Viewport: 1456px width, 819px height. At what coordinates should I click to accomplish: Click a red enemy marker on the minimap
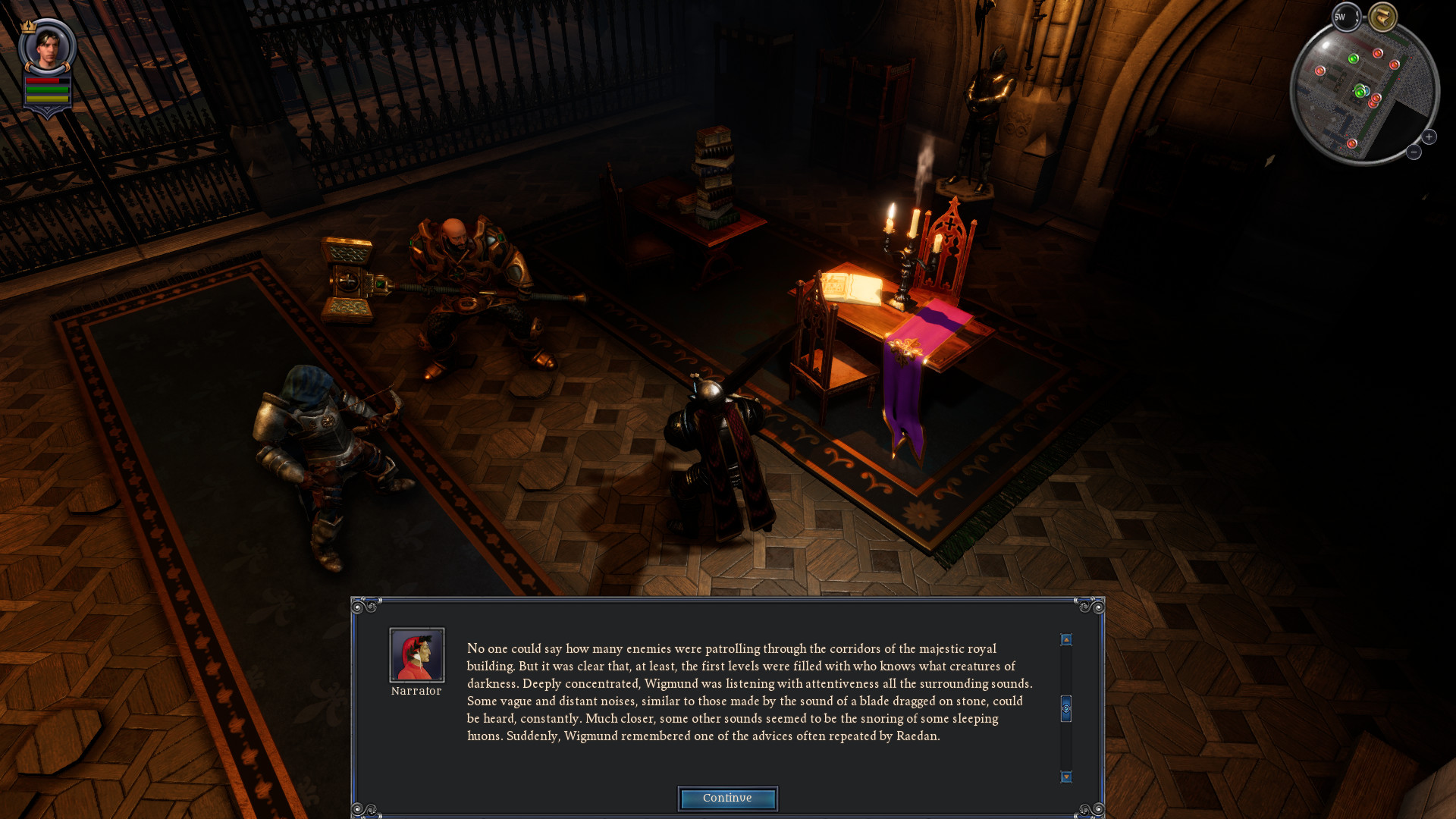[1378, 52]
